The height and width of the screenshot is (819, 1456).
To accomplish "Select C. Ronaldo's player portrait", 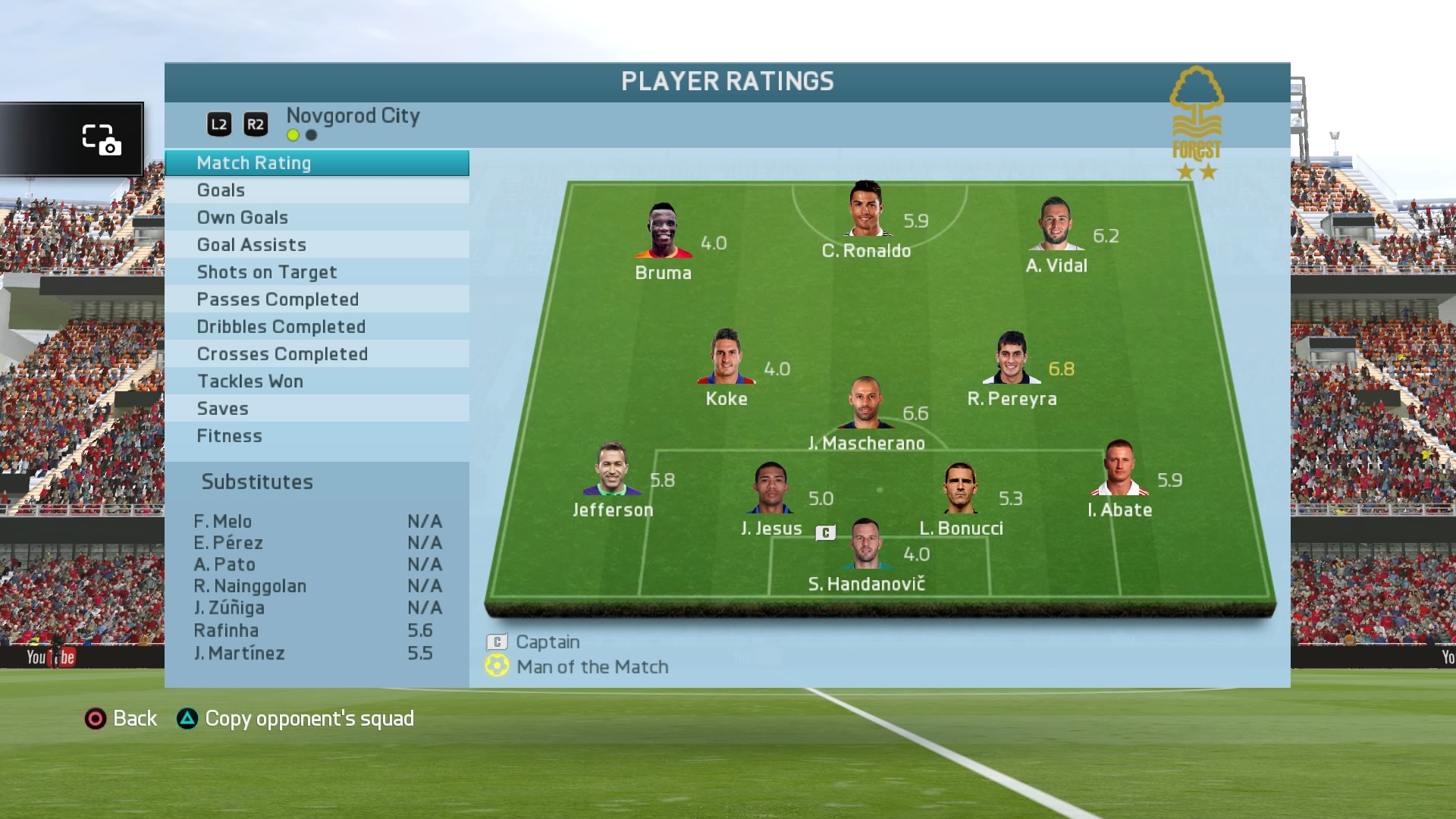I will tap(866, 209).
